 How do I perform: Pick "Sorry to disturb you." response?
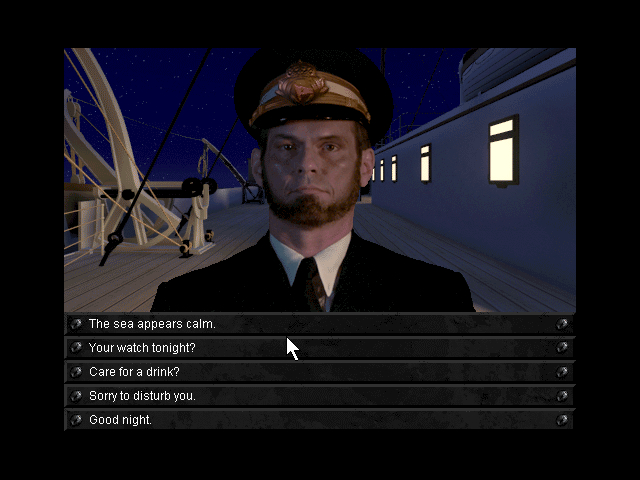pos(142,396)
